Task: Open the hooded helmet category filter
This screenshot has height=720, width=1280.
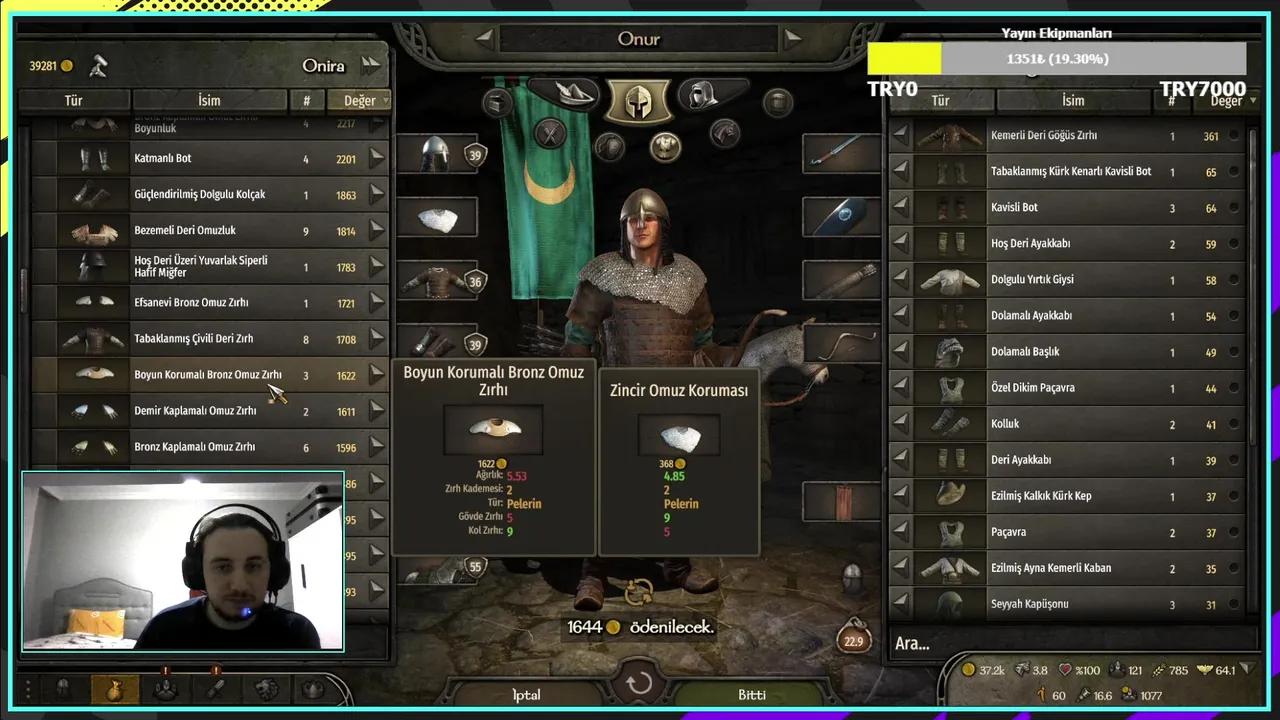Action: pyautogui.click(x=703, y=93)
